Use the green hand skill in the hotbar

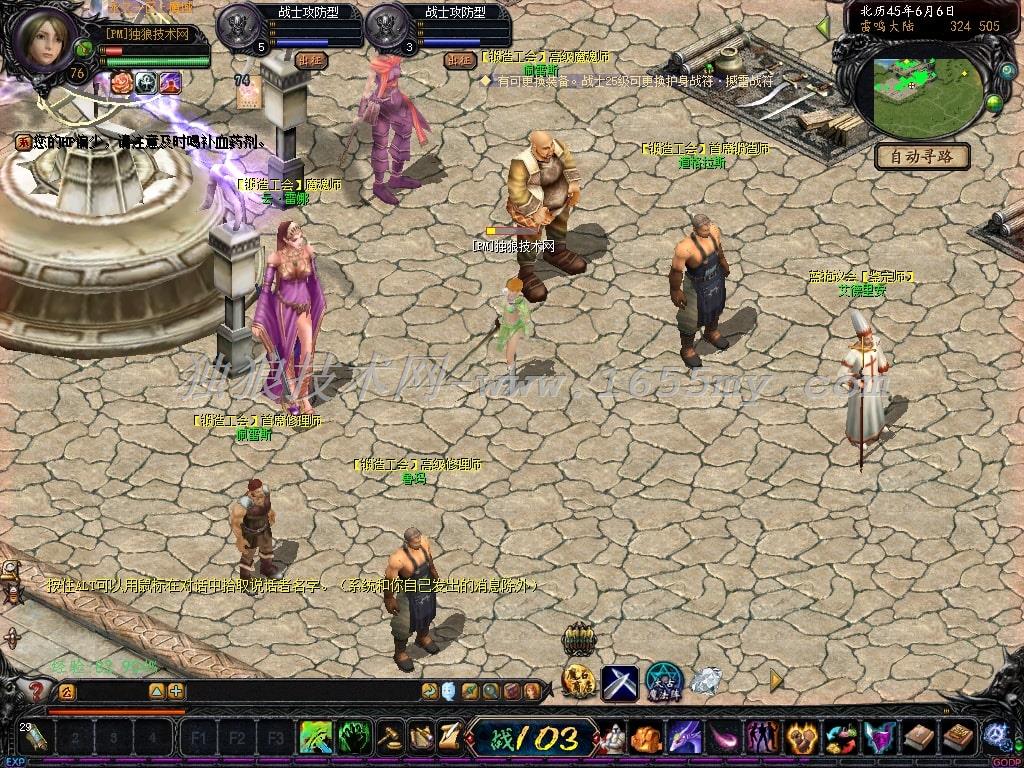point(353,738)
